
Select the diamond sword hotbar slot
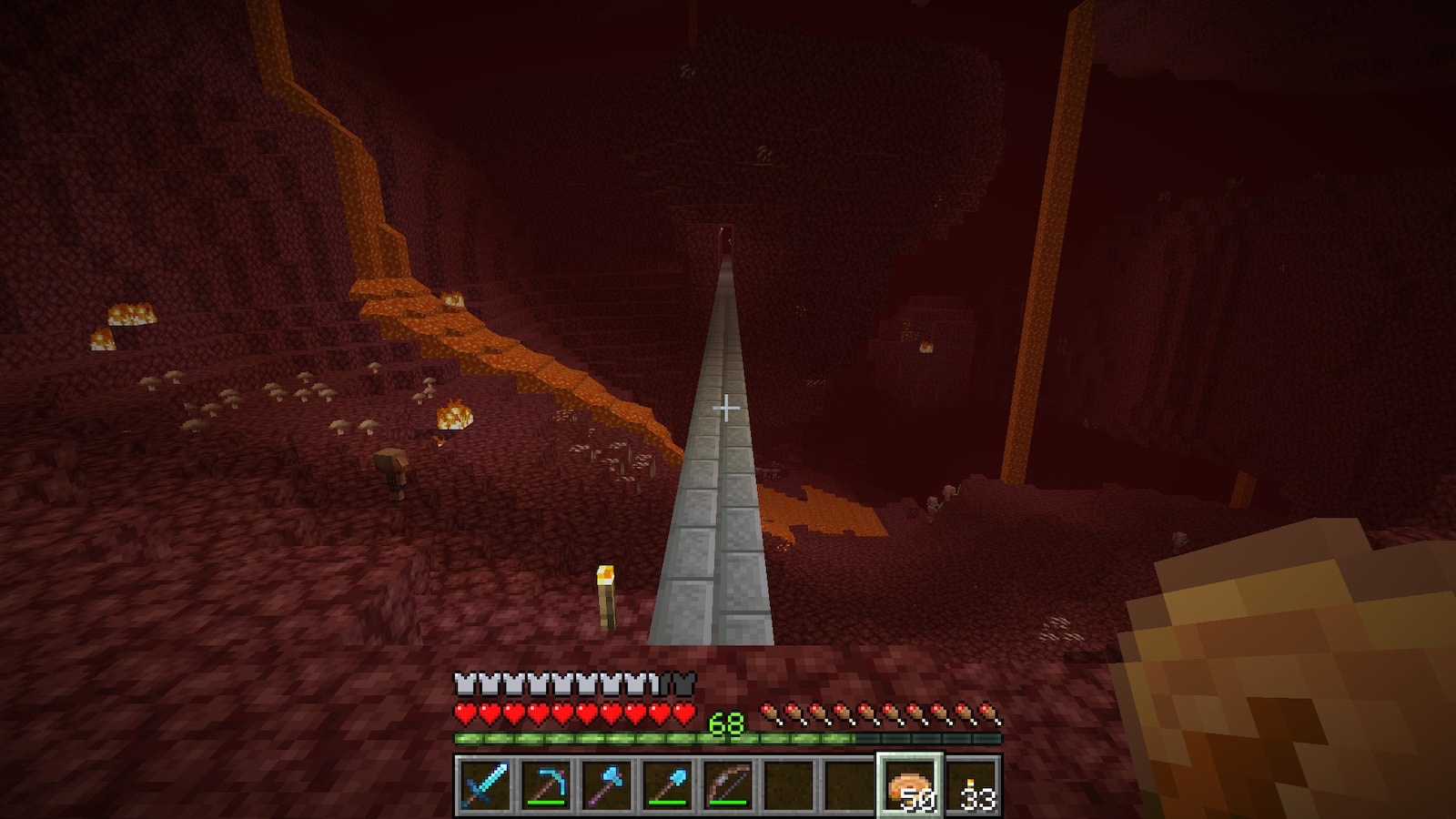(x=484, y=784)
